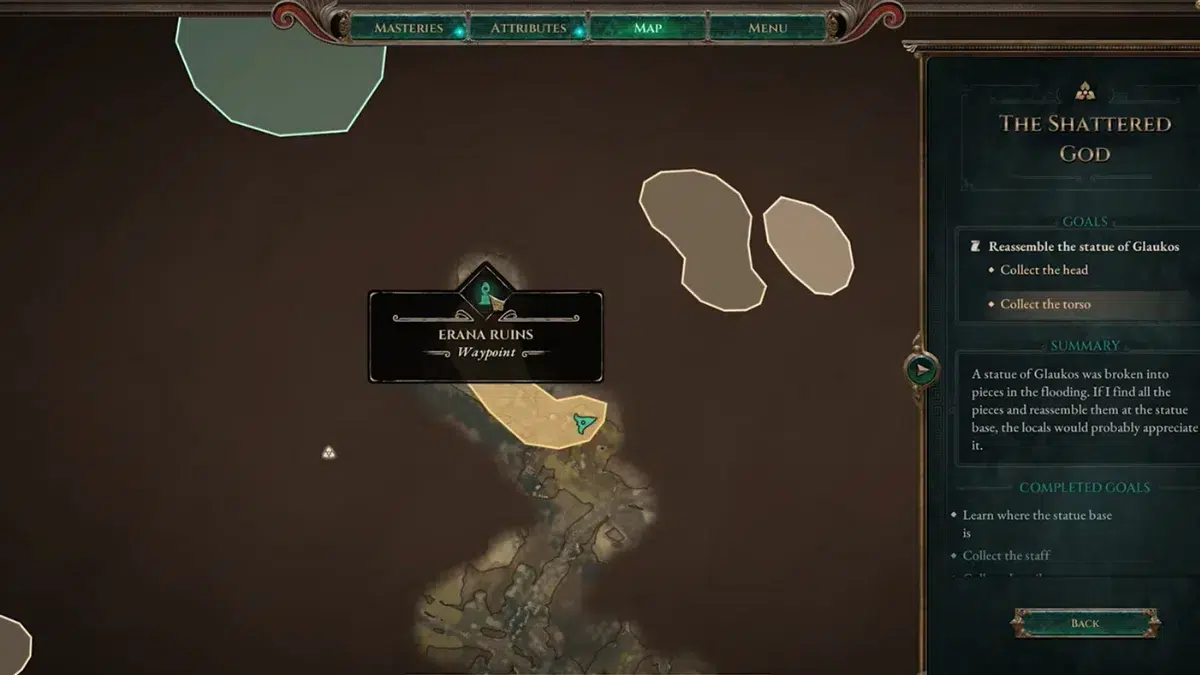Click the Back button

coord(1085,623)
